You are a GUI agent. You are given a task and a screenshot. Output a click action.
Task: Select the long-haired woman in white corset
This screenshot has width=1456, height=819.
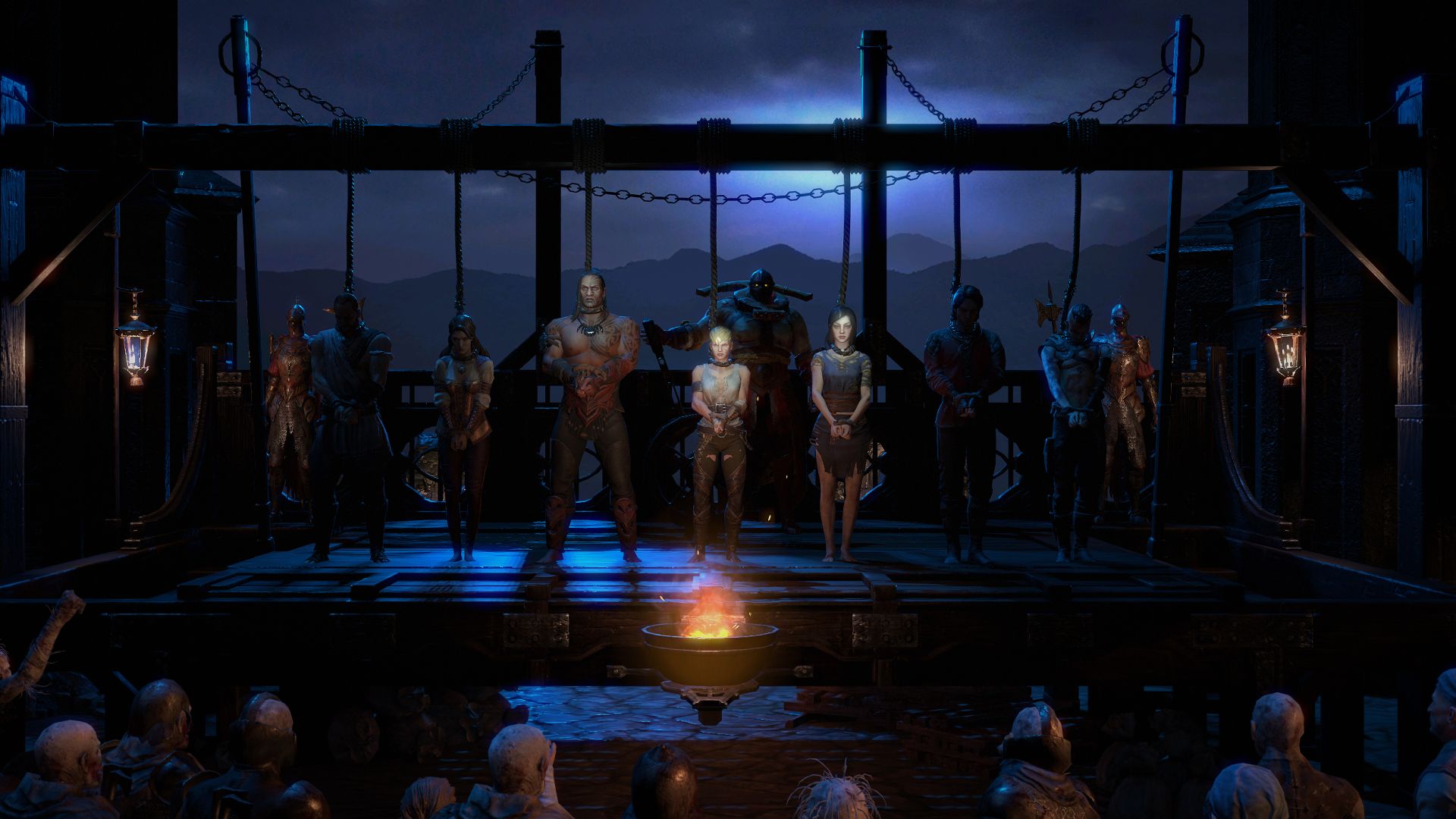[462, 425]
